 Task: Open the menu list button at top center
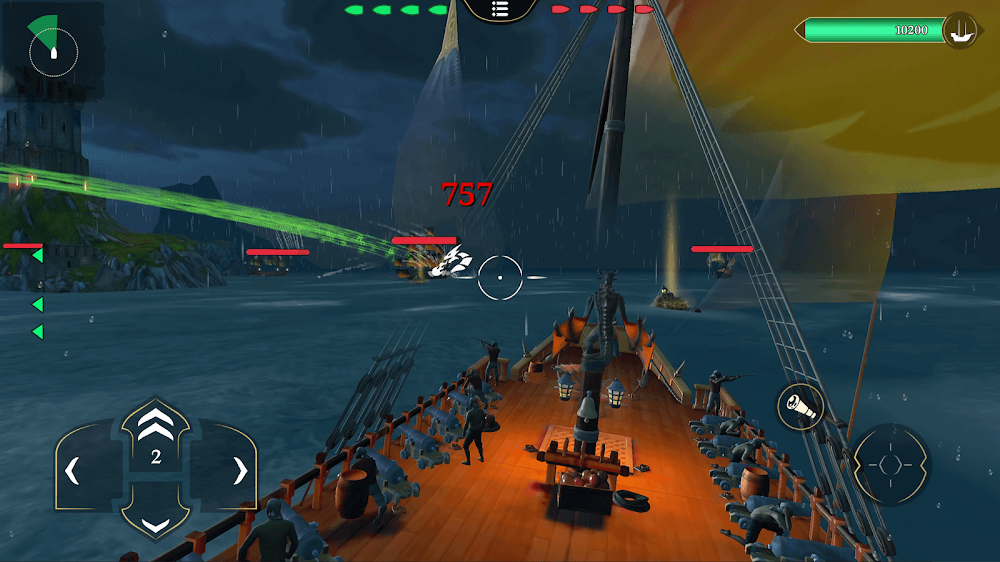tap(499, 10)
